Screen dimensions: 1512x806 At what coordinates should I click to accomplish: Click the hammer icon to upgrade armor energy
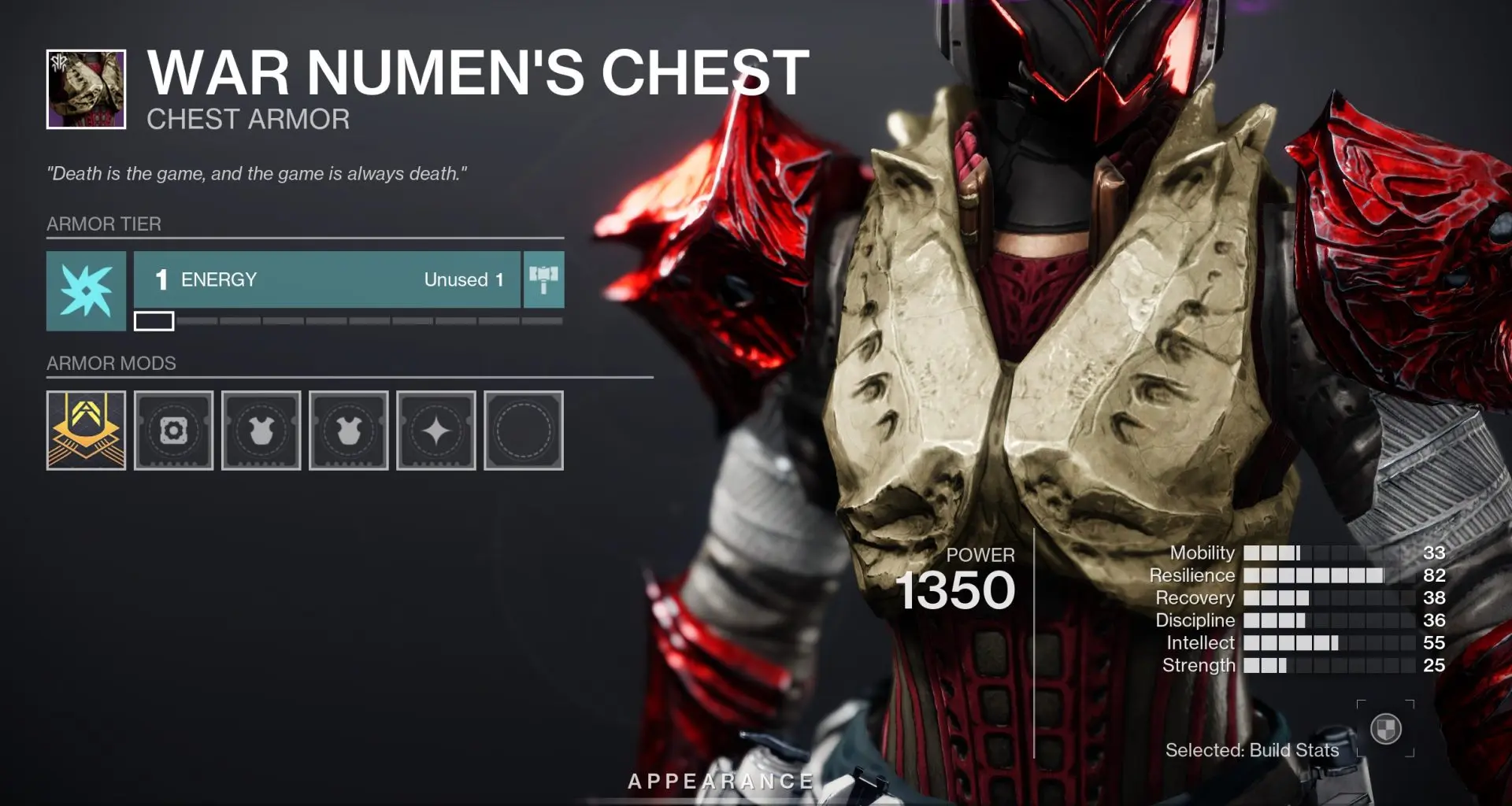tap(544, 279)
